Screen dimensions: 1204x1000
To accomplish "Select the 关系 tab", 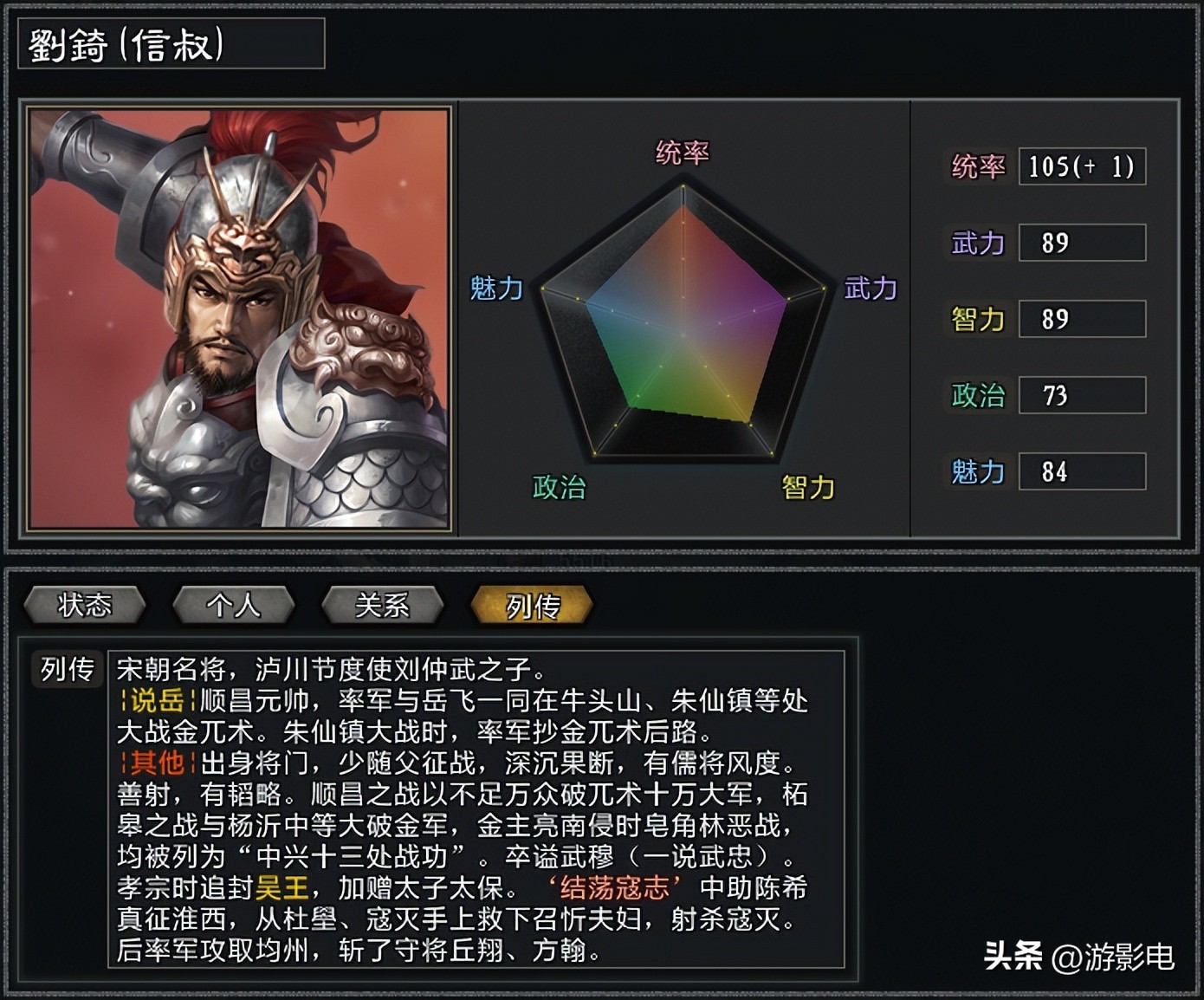I will click(382, 605).
